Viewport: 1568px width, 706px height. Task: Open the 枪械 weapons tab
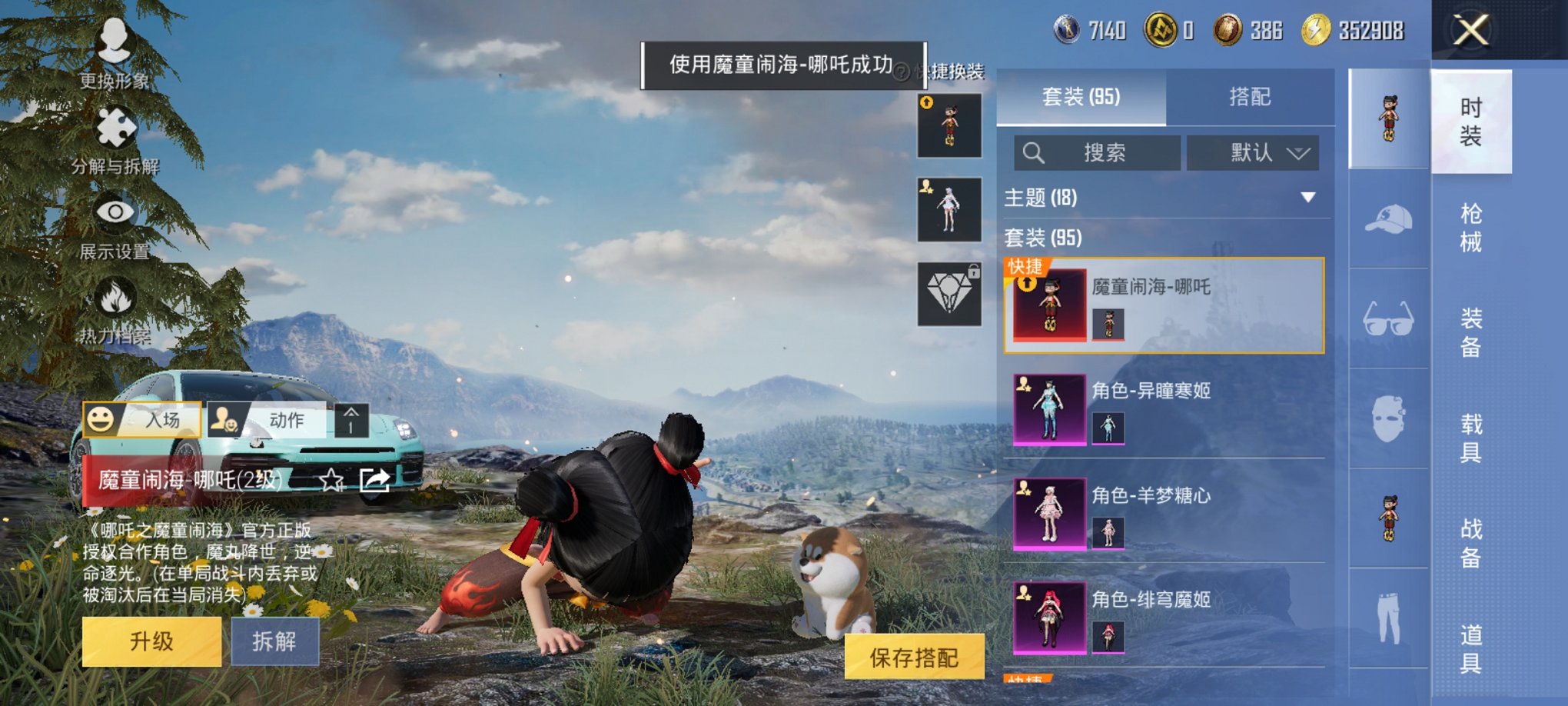pyautogui.click(x=1472, y=227)
